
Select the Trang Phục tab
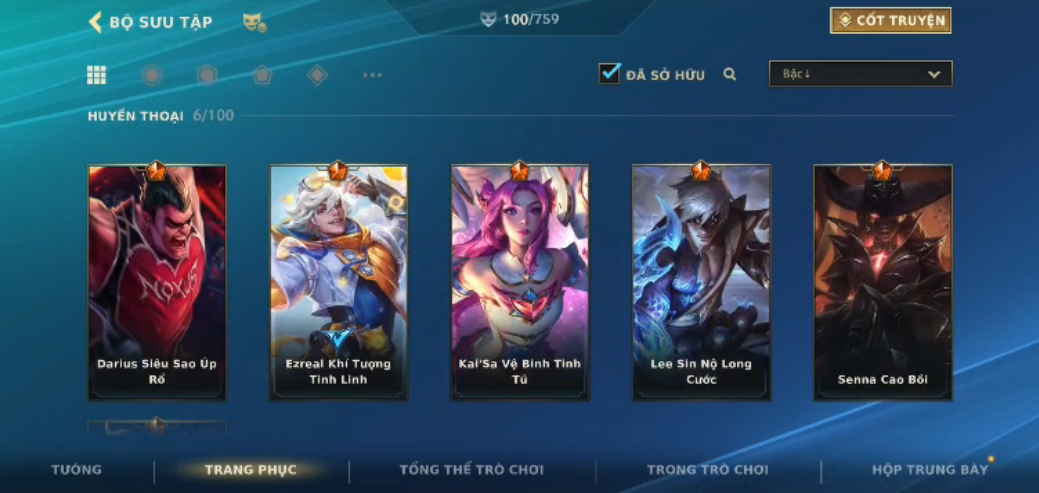coord(250,470)
